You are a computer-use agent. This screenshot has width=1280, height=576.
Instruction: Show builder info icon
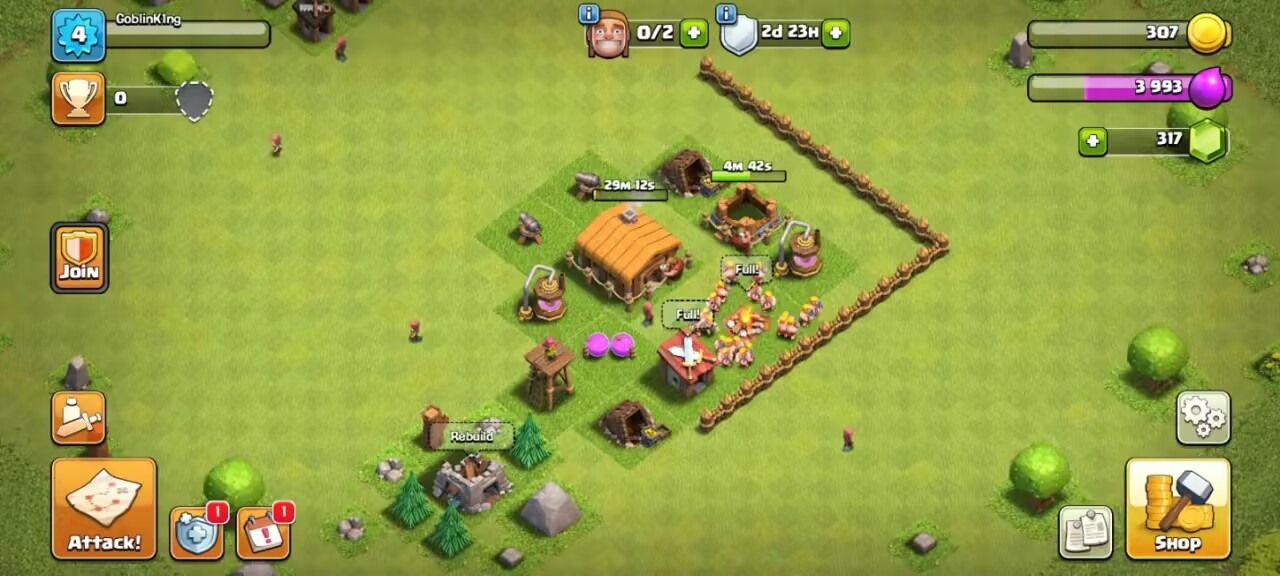tap(589, 14)
